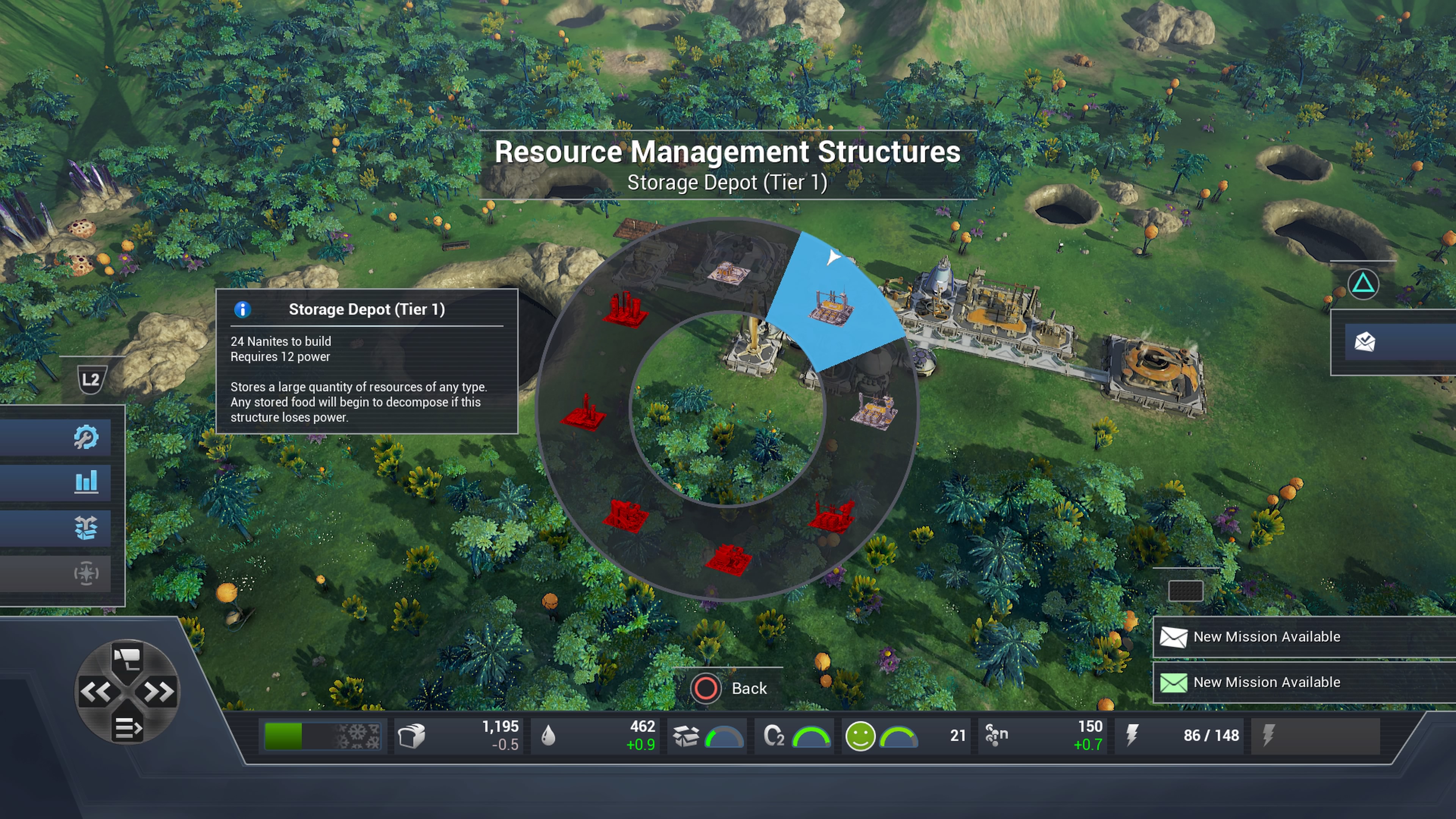Open the green-envelope New Mission Available notification

point(1266,682)
